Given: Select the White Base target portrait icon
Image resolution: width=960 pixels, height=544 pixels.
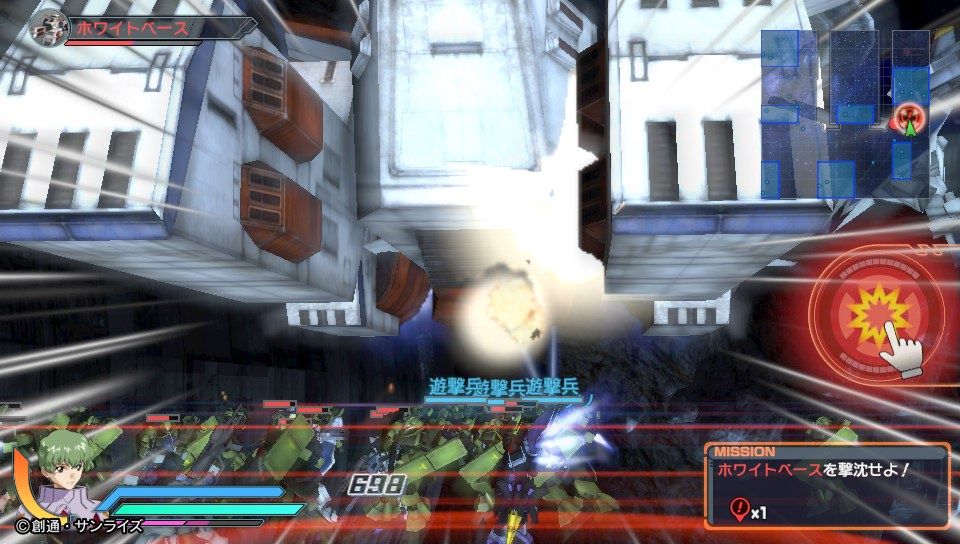Looking at the screenshot, I should click(47, 27).
